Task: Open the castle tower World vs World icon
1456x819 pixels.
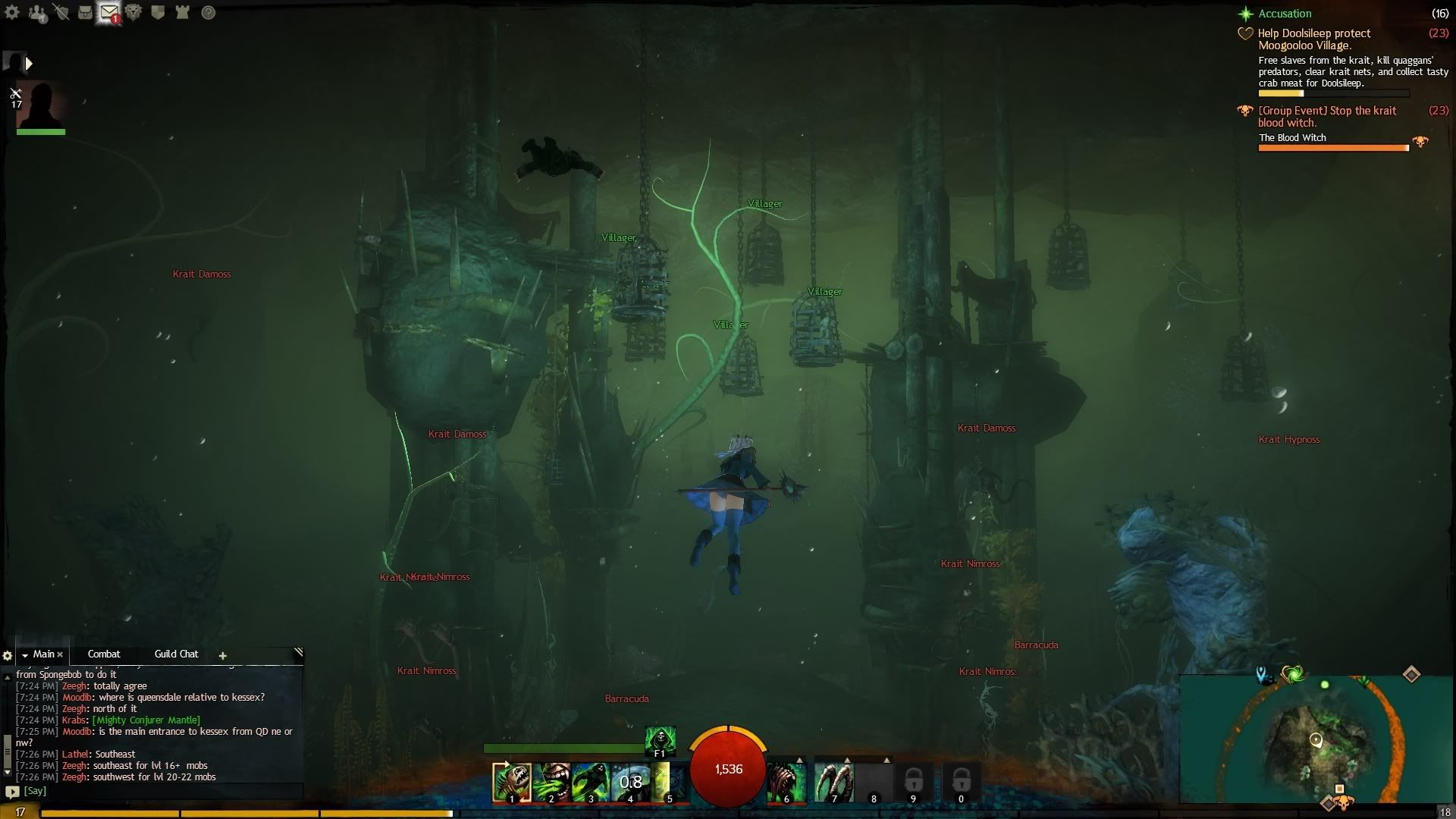Action: pos(182,12)
